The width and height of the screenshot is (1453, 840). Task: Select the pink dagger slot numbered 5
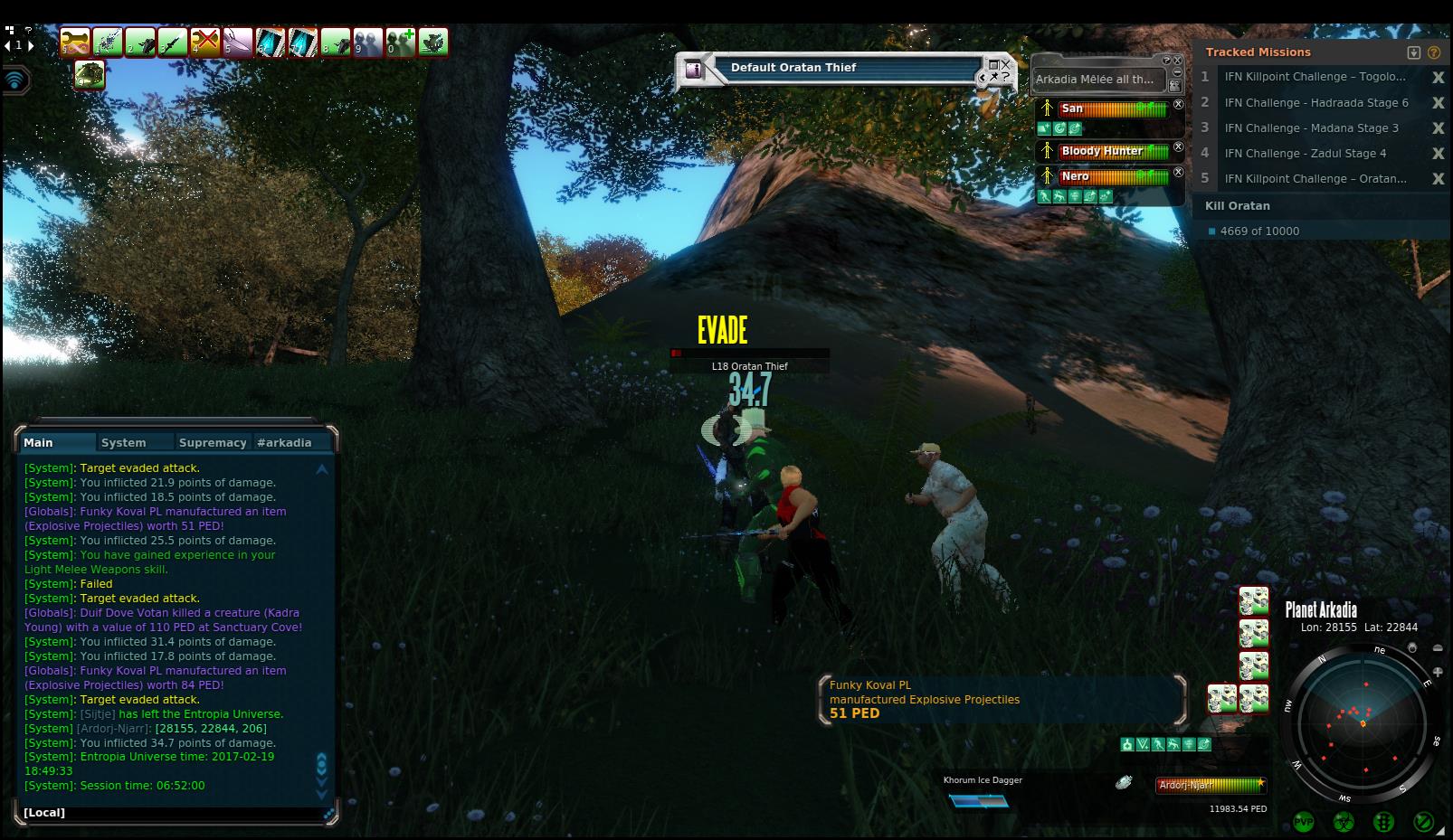(x=238, y=42)
